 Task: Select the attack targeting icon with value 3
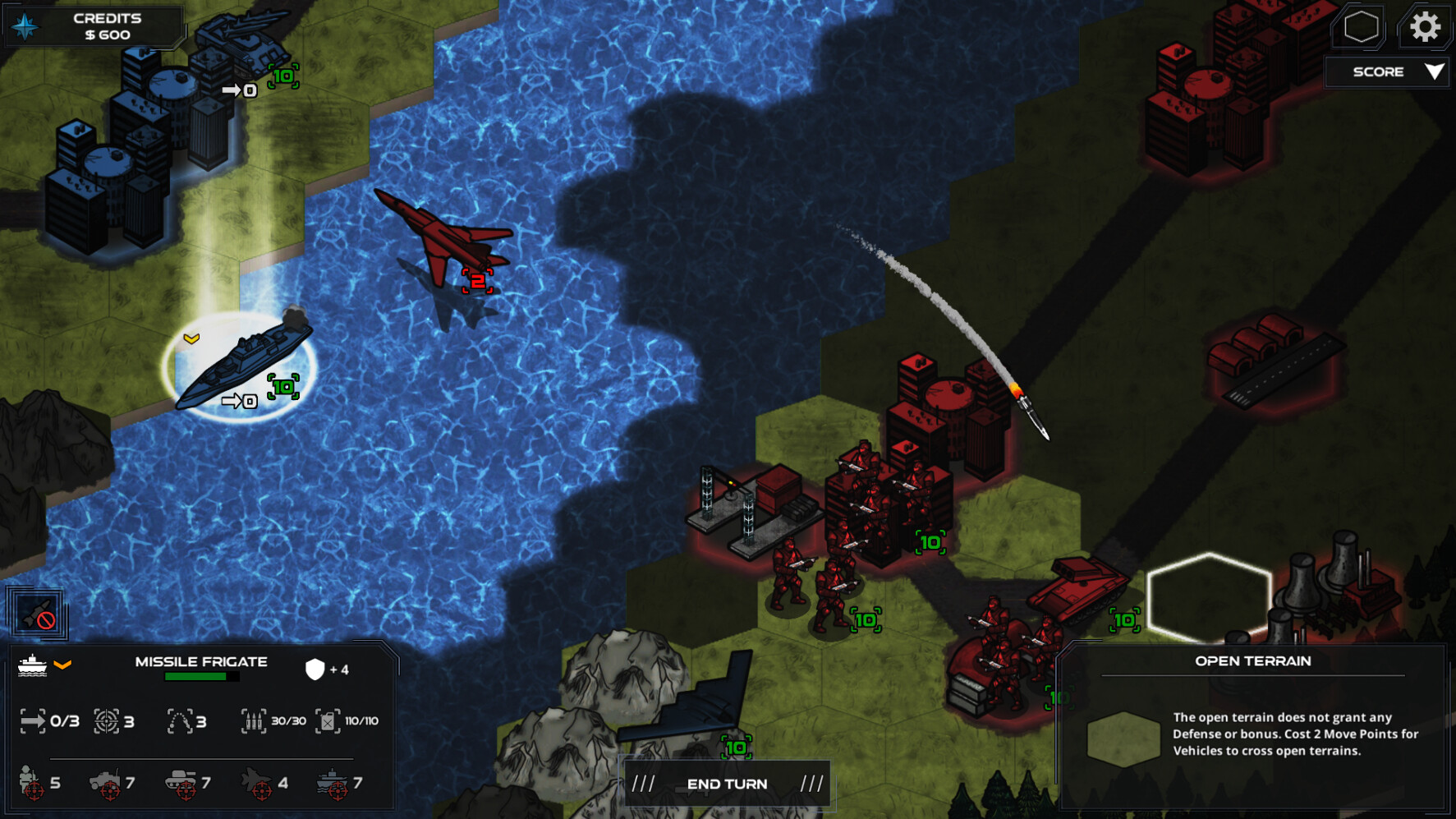click(108, 720)
